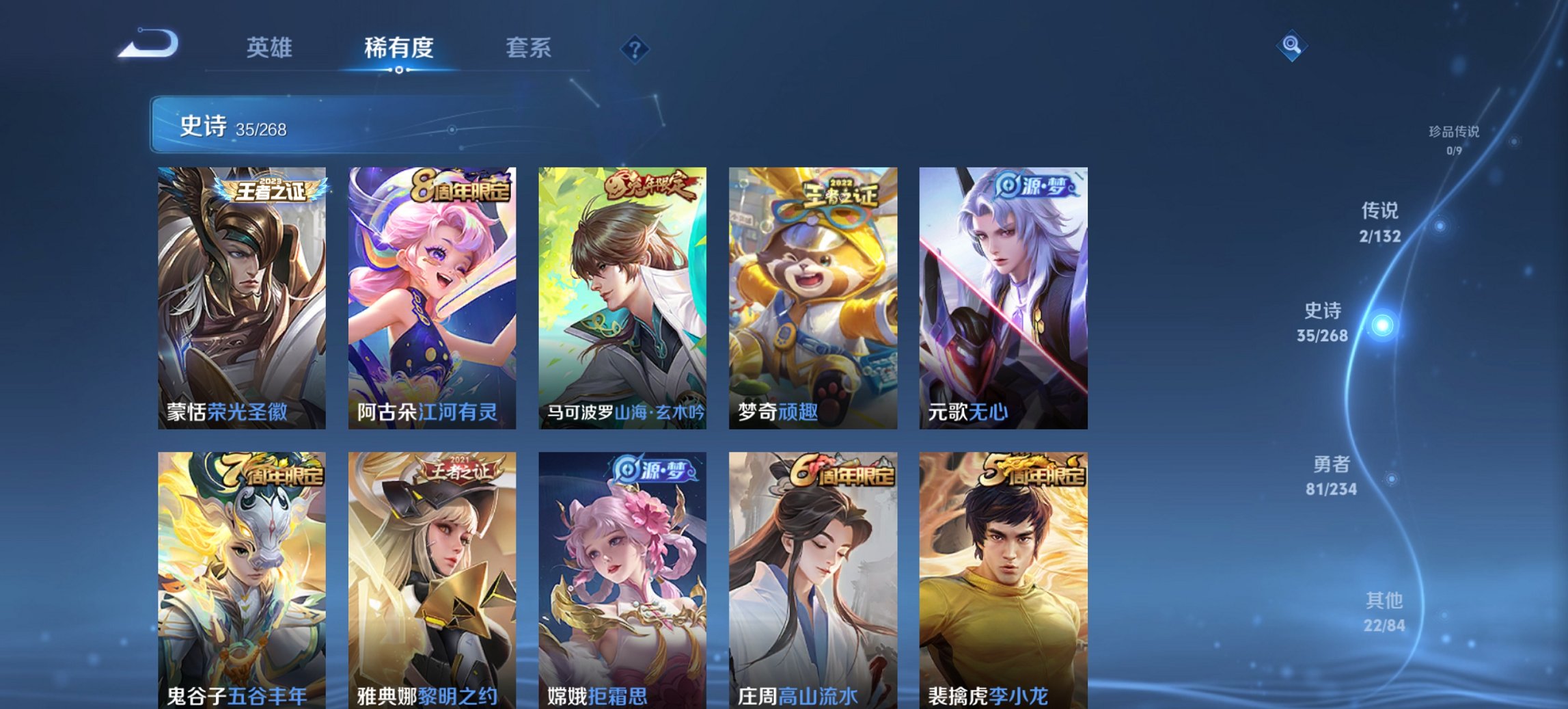Switch to the 套系 tab
The width and height of the screenshot is (1568, 709).
click(529, 48)
